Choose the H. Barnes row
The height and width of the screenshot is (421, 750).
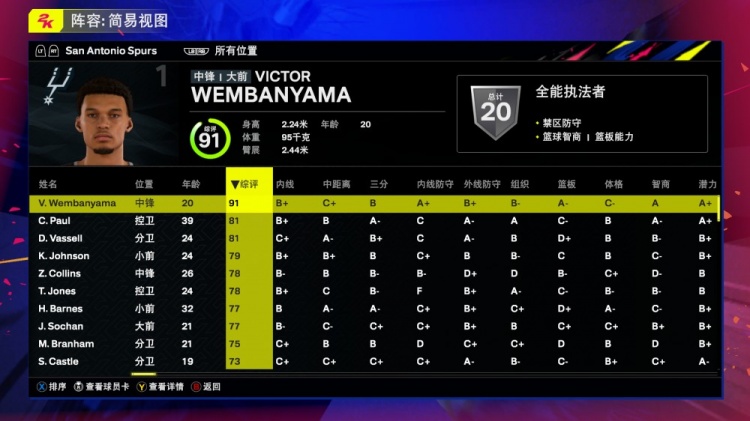click(61, 309)
